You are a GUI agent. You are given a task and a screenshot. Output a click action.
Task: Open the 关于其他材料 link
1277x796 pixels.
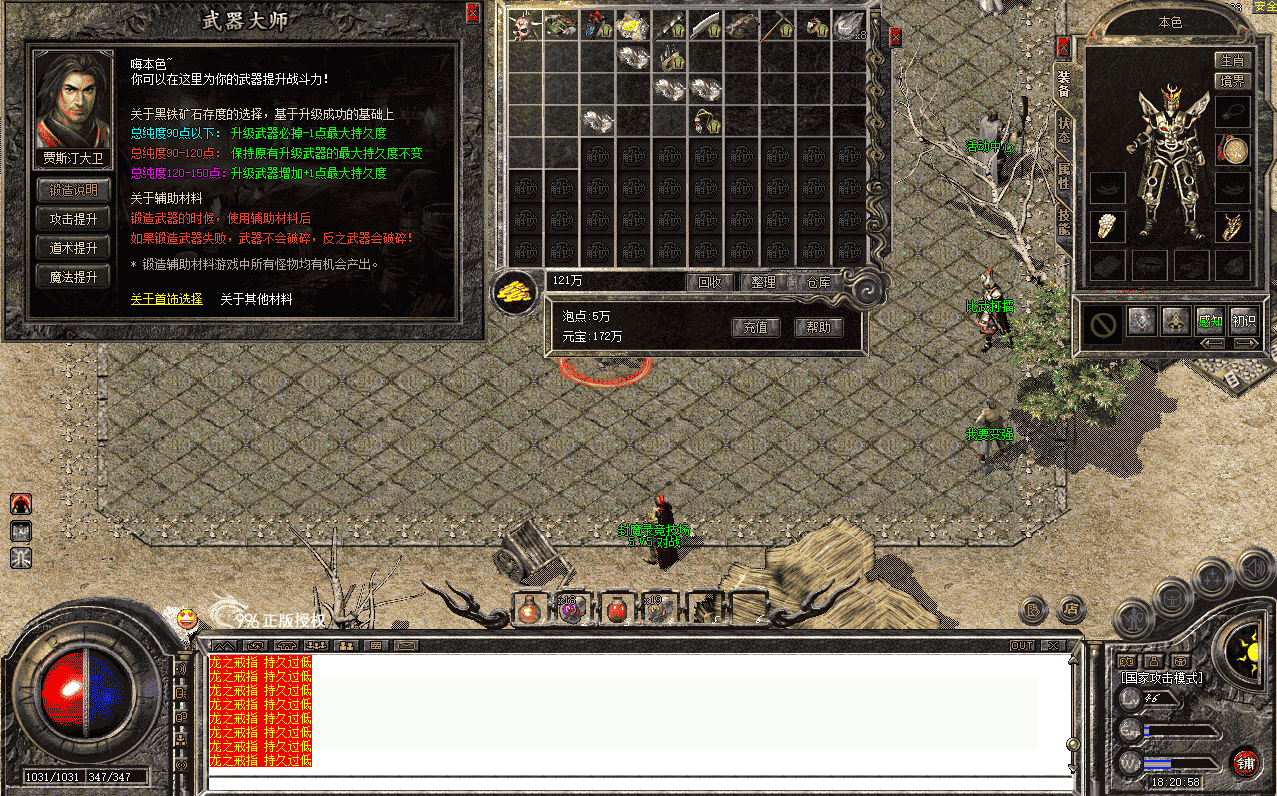click(x=256, y=299)
